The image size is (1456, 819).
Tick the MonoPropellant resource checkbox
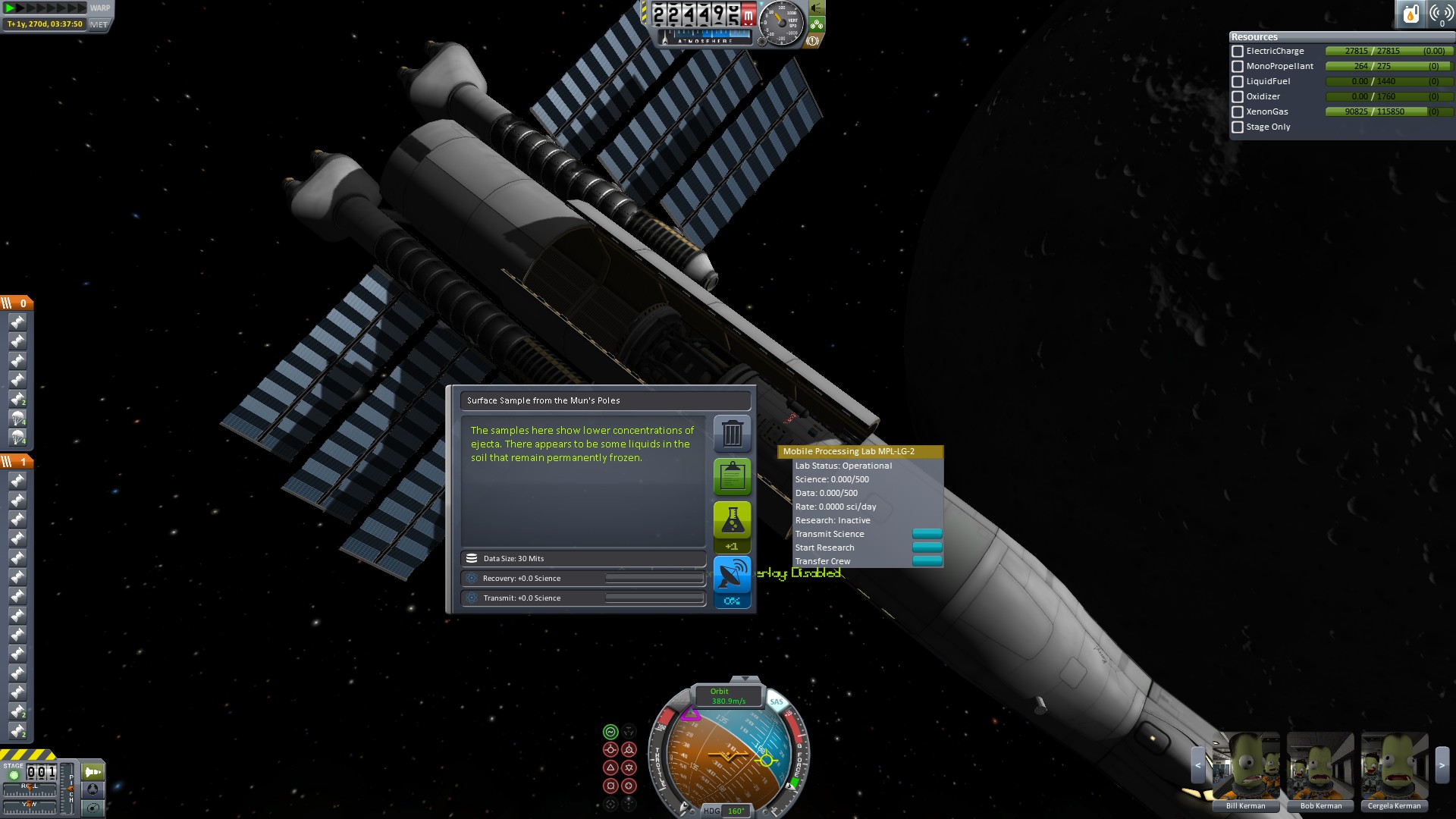point(1238,67)
